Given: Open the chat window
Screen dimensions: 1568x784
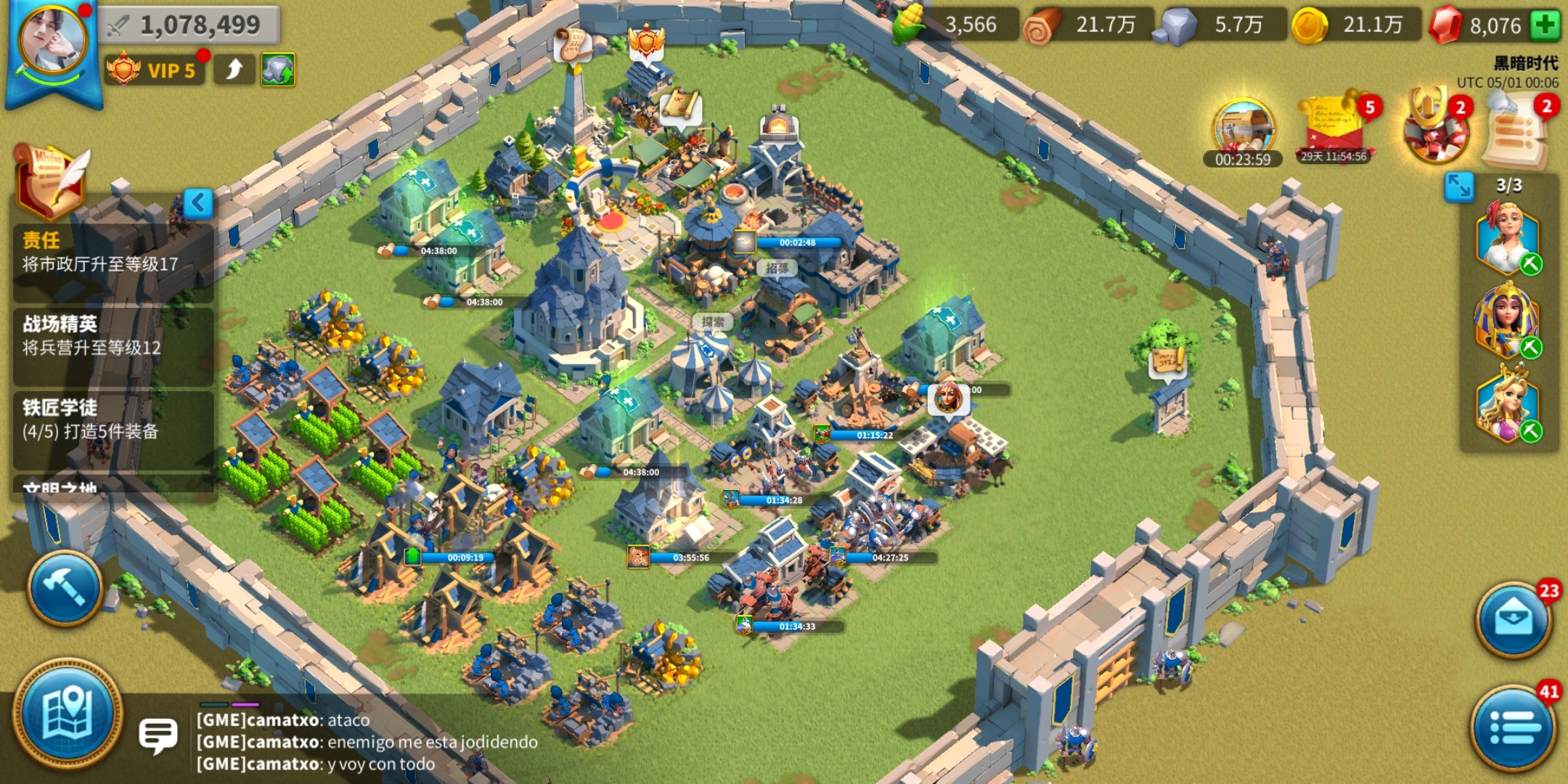Looking at the screenshot, I should click(x=158, y=735).
